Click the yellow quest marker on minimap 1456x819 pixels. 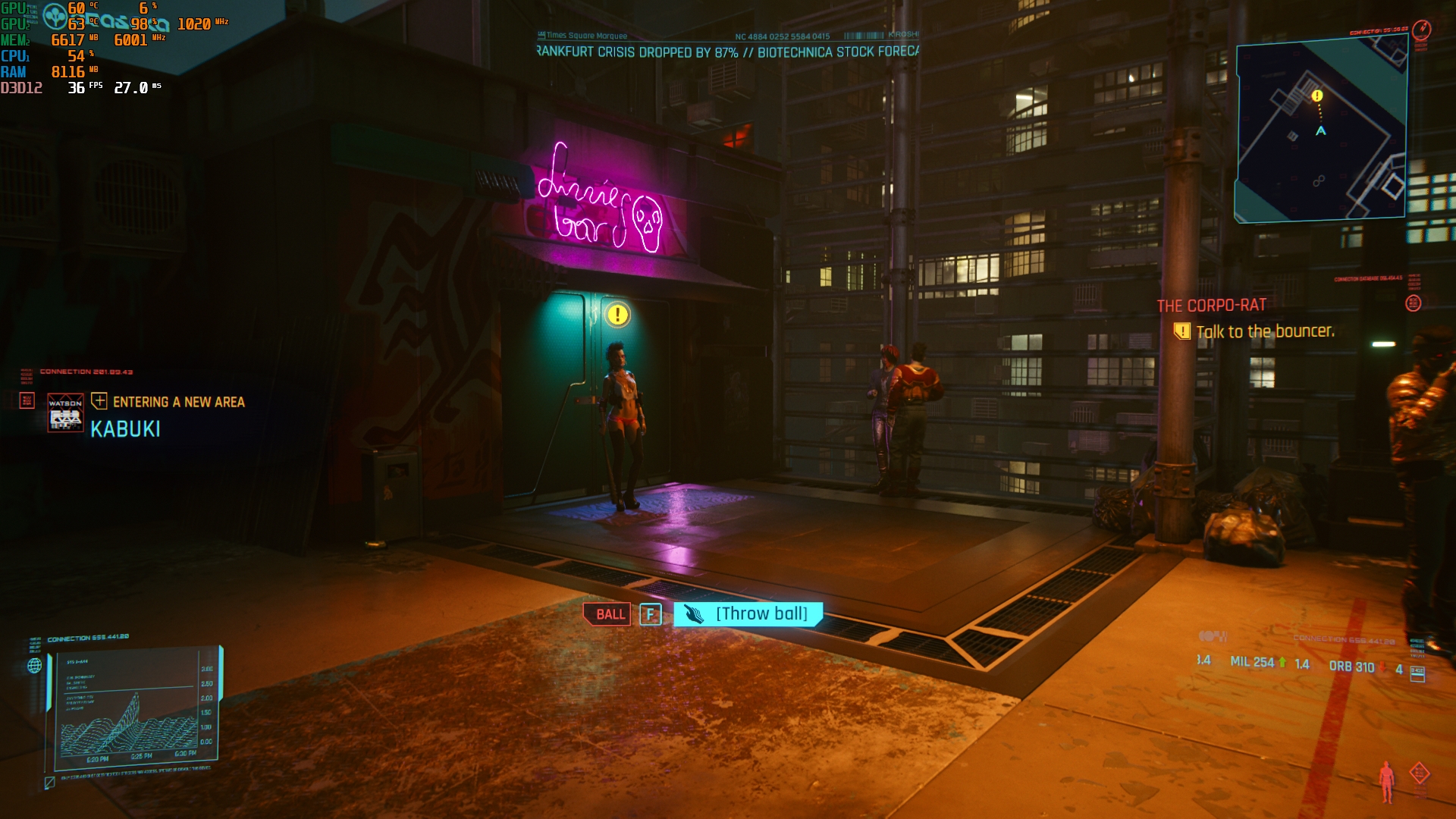coord(1317,96)
